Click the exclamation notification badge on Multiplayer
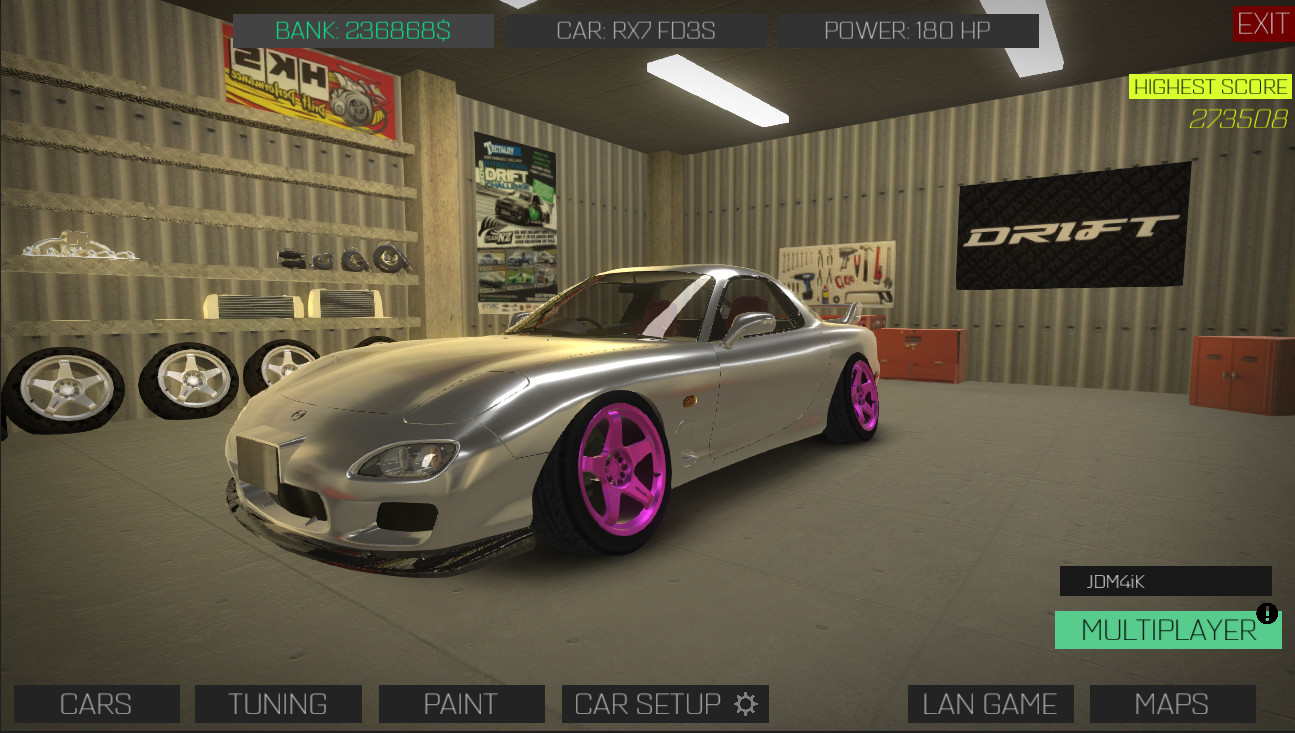 pos(1266,612)
